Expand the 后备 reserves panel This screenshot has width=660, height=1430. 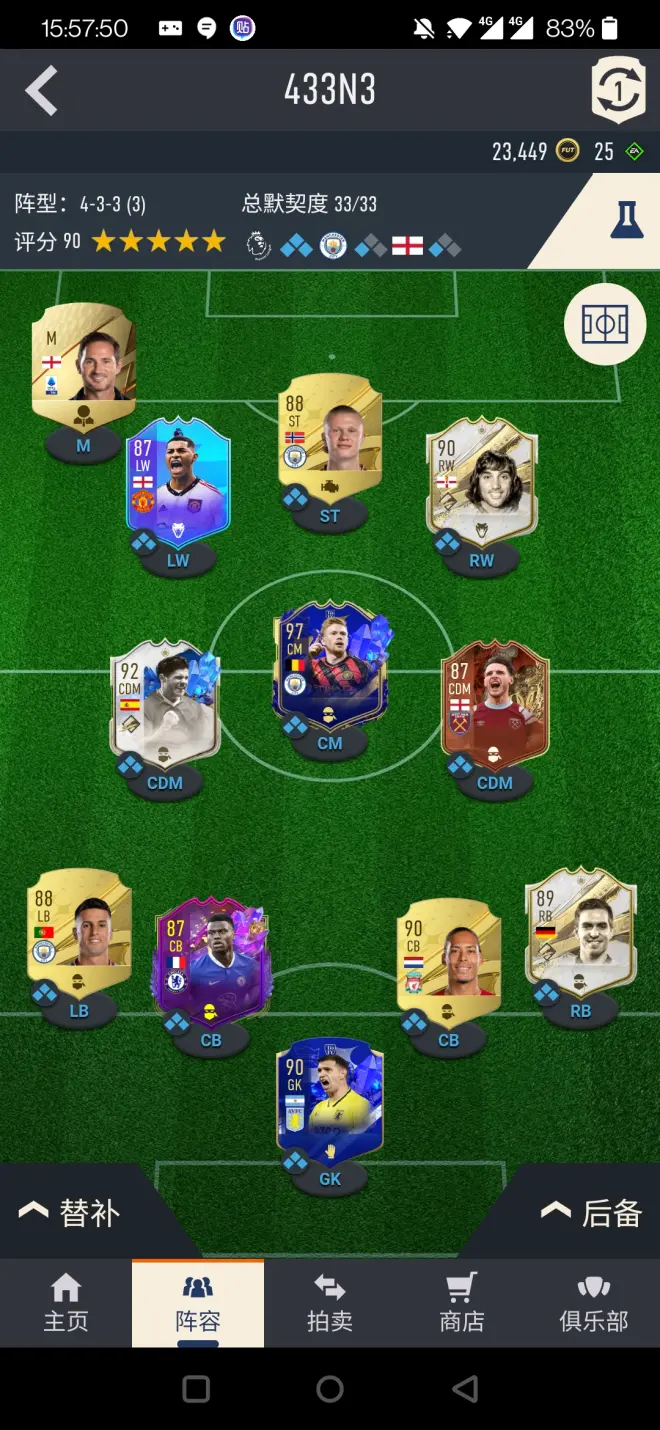(x=591, y=1213)
